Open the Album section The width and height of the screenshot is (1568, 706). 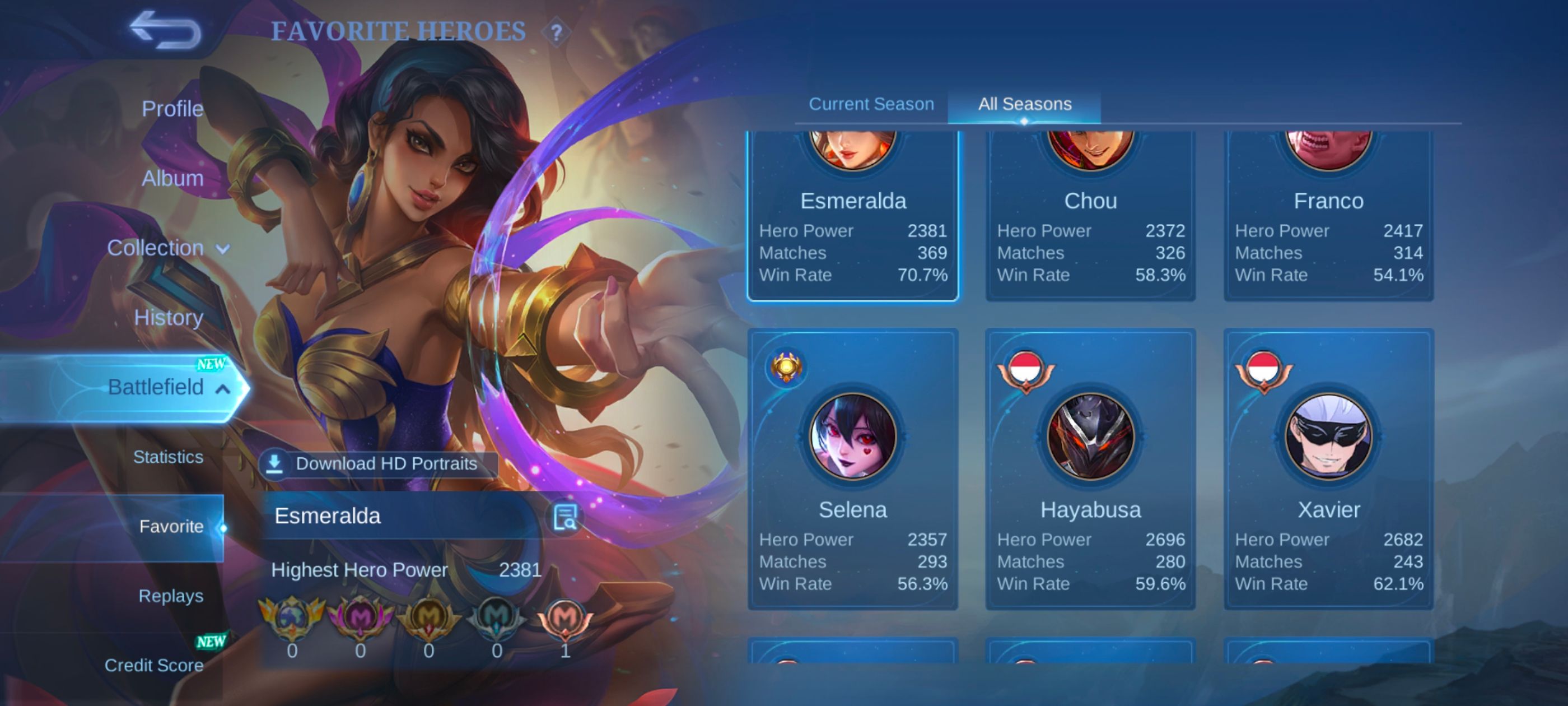tap(172, 179)
